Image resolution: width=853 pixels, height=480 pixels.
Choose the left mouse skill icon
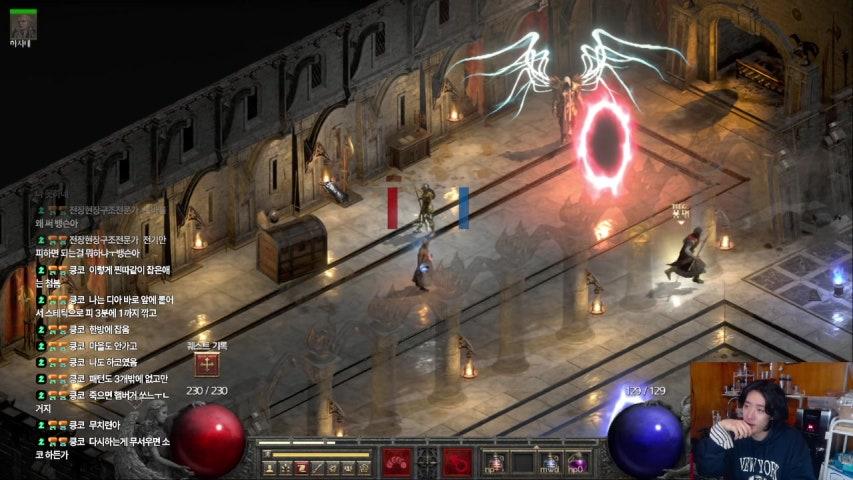pyautogui.click(x=396, y=462)
